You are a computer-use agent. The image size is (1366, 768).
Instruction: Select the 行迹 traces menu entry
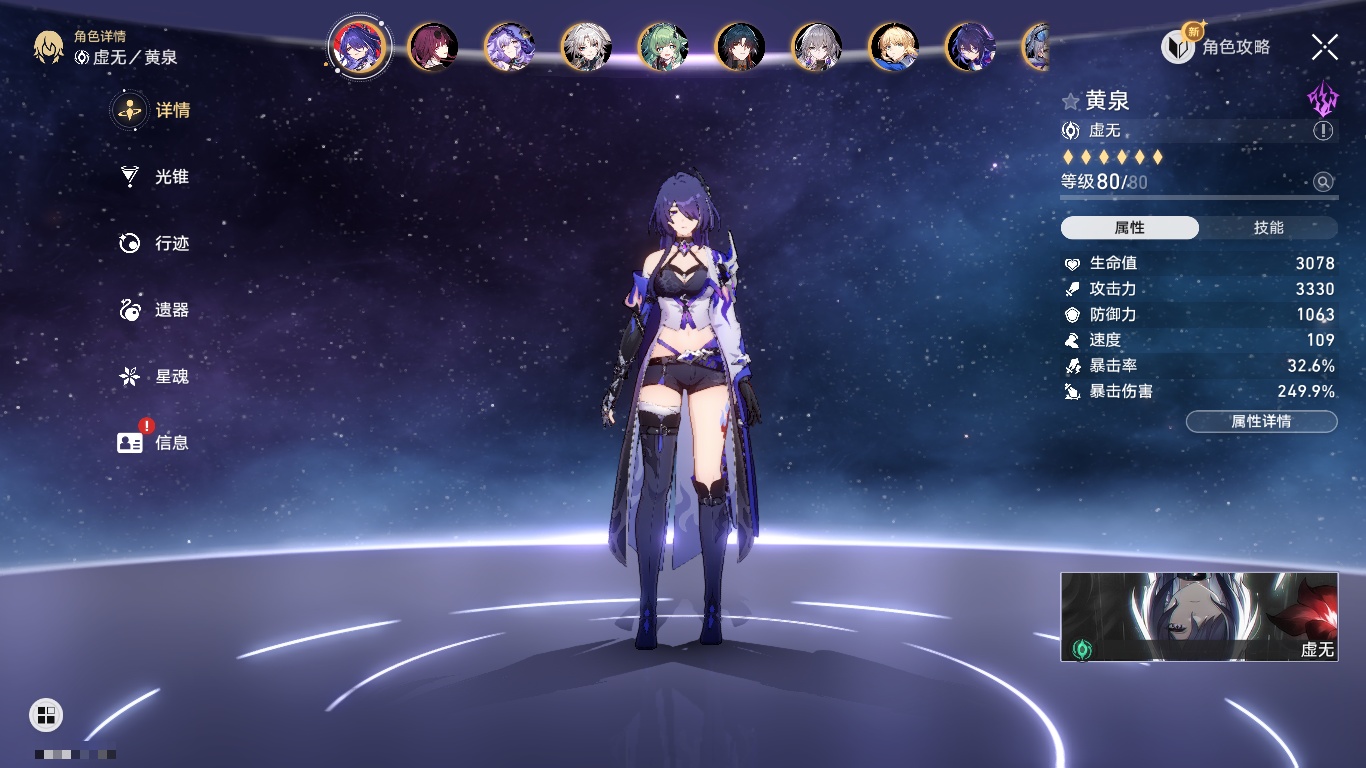point(155,243)
